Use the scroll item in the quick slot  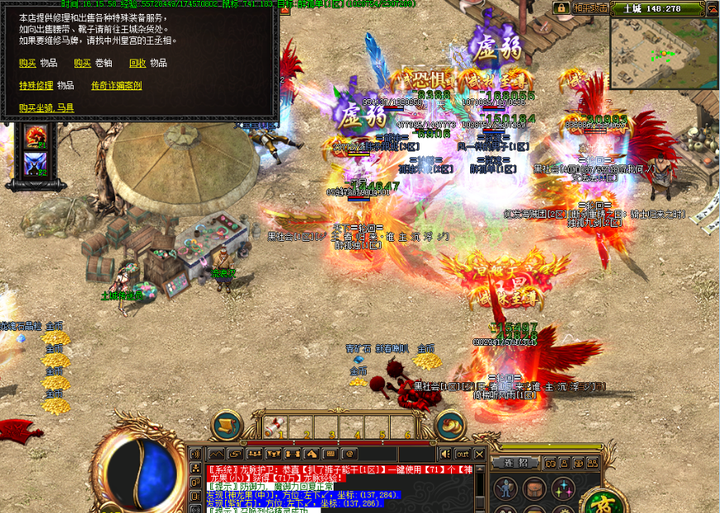(x=272, y=426)
